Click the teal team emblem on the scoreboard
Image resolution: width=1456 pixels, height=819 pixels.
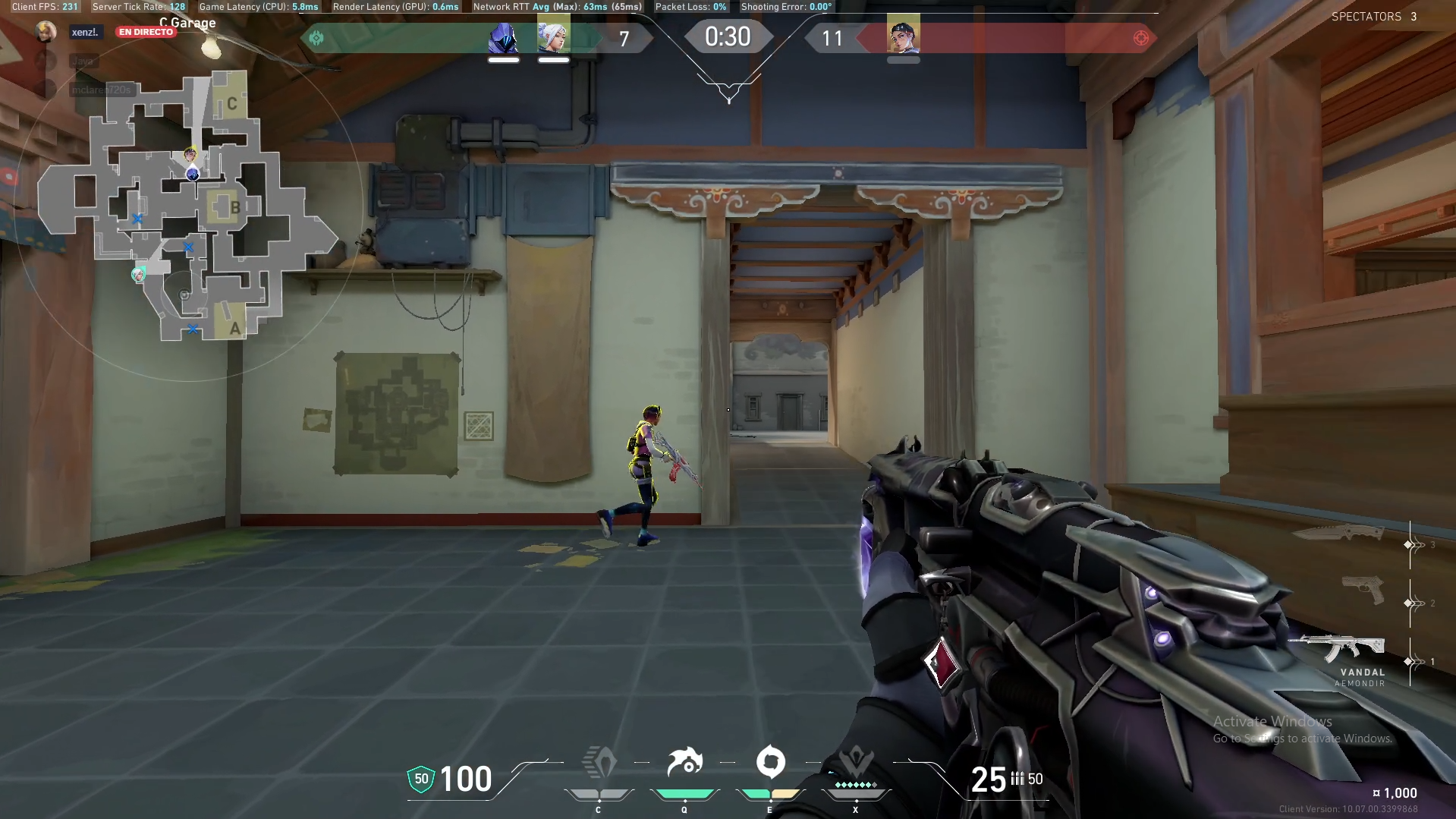(316, 38)
